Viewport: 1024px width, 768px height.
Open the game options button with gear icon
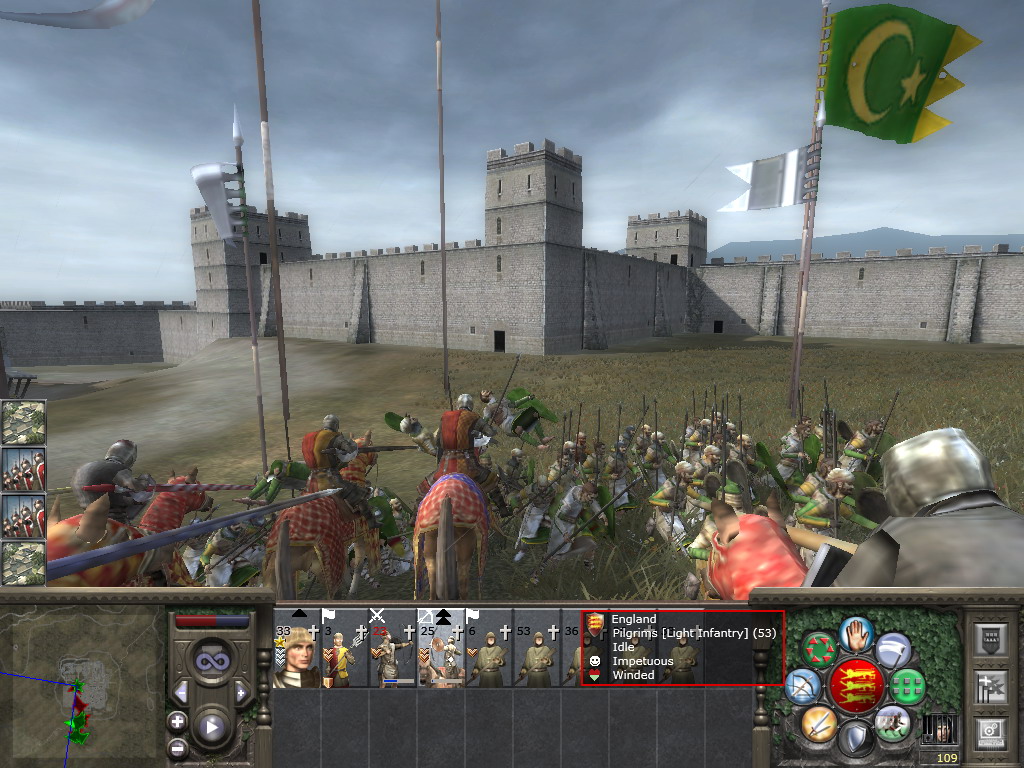(x=992, y=733)
